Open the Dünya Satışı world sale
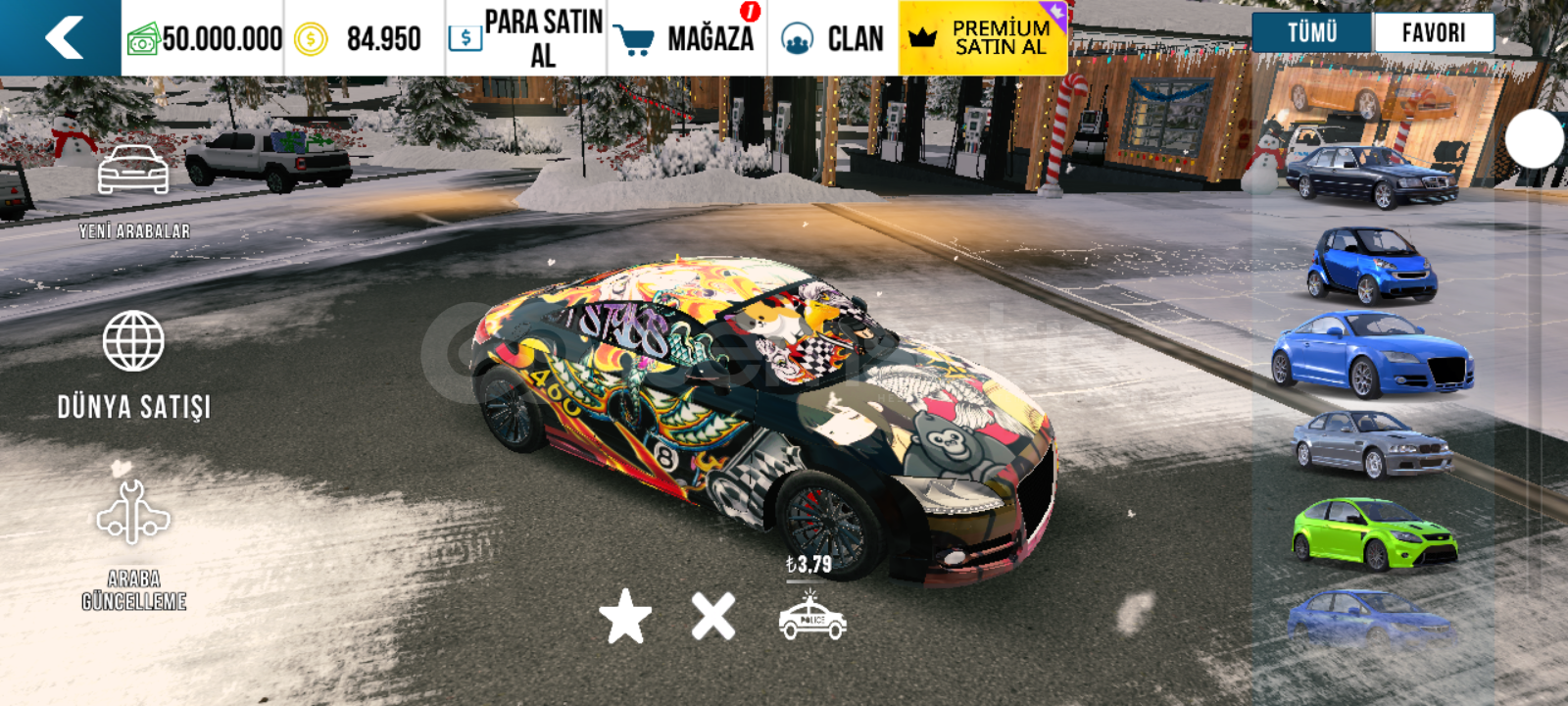Screen dimensions: 1568x706 pos(134,365)
